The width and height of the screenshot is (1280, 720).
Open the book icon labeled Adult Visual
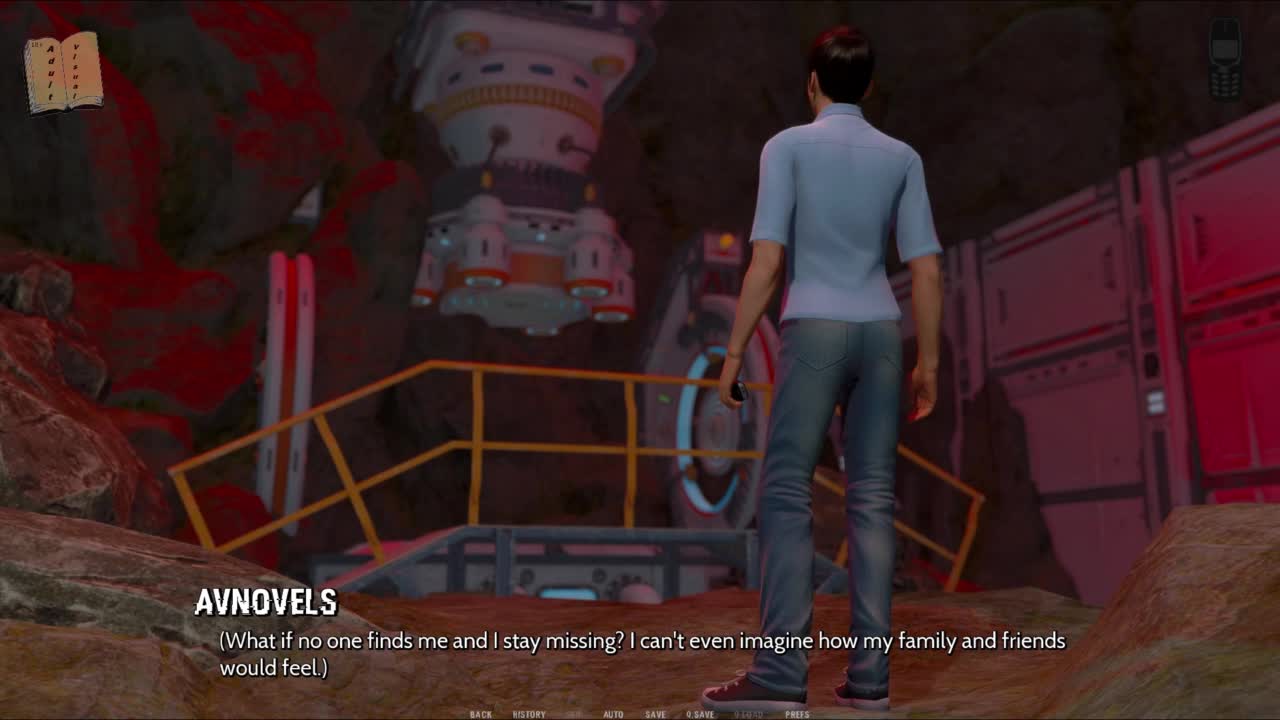pyautogui.click(x=64, y=72)
